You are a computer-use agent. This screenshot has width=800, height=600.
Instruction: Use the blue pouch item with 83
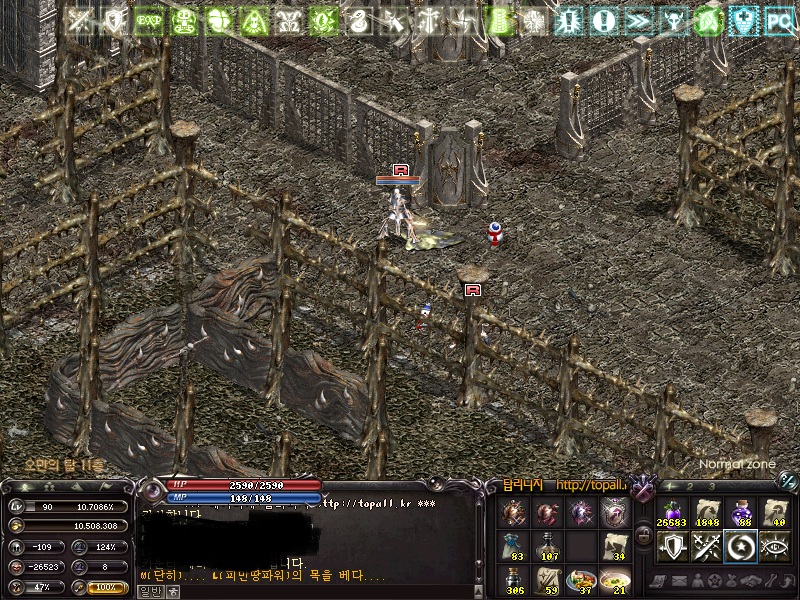pyautogui.click(x=514, y=546)
